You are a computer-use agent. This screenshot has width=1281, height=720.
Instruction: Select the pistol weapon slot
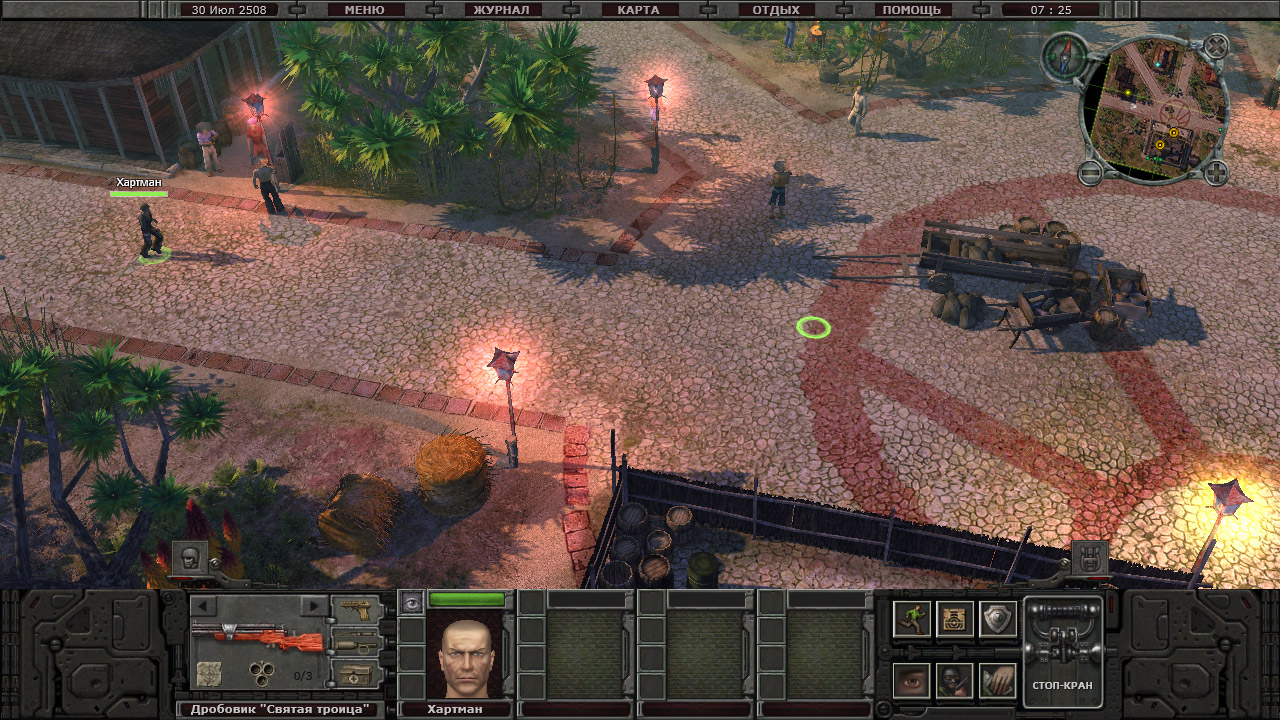click(x=355, y=609)
